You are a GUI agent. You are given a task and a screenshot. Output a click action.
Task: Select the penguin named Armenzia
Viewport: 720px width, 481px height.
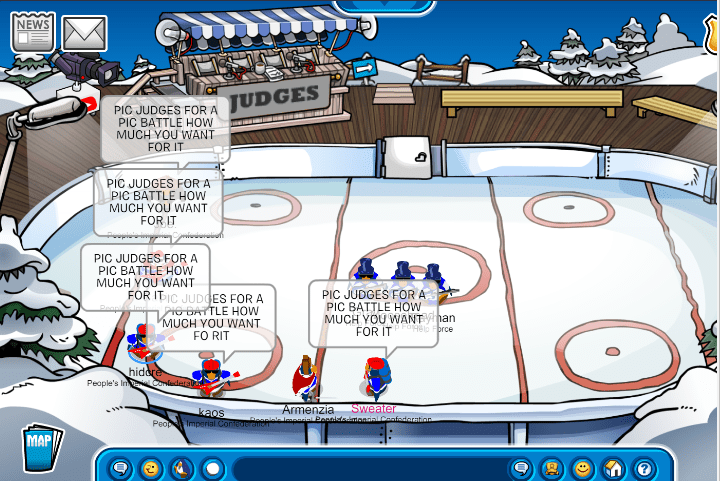(307, 380)
